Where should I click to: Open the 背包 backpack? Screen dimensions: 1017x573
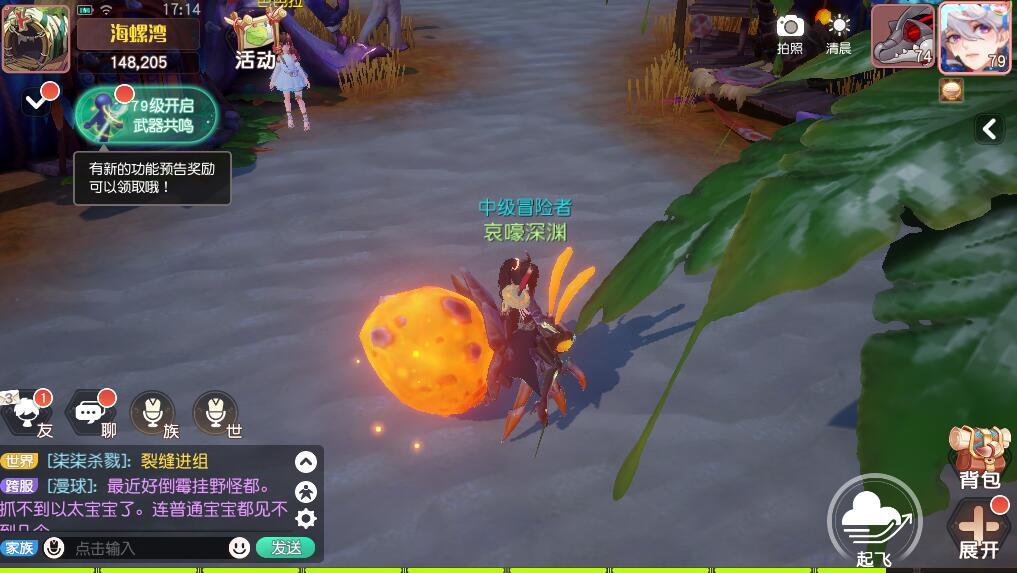click(x=978, y=458)
